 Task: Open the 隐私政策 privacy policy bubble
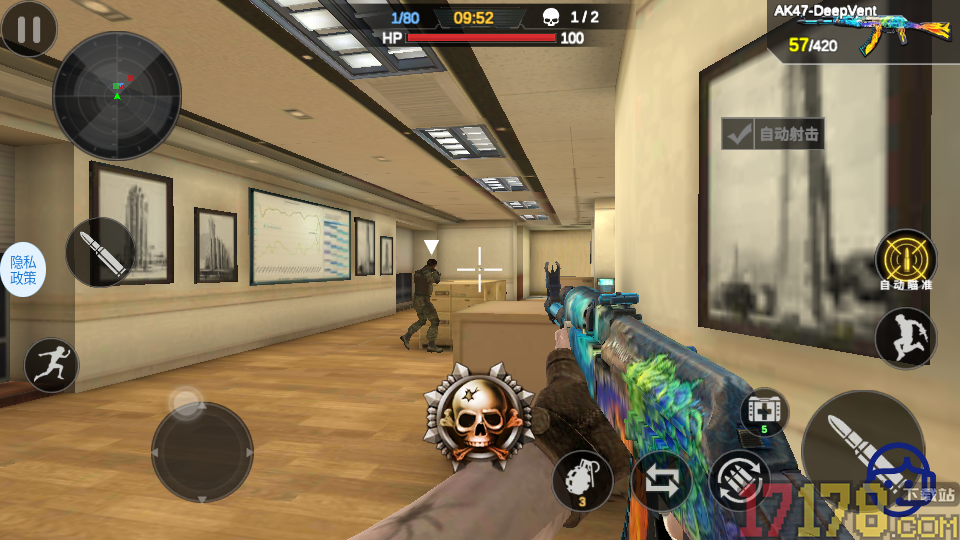[23, 270]
